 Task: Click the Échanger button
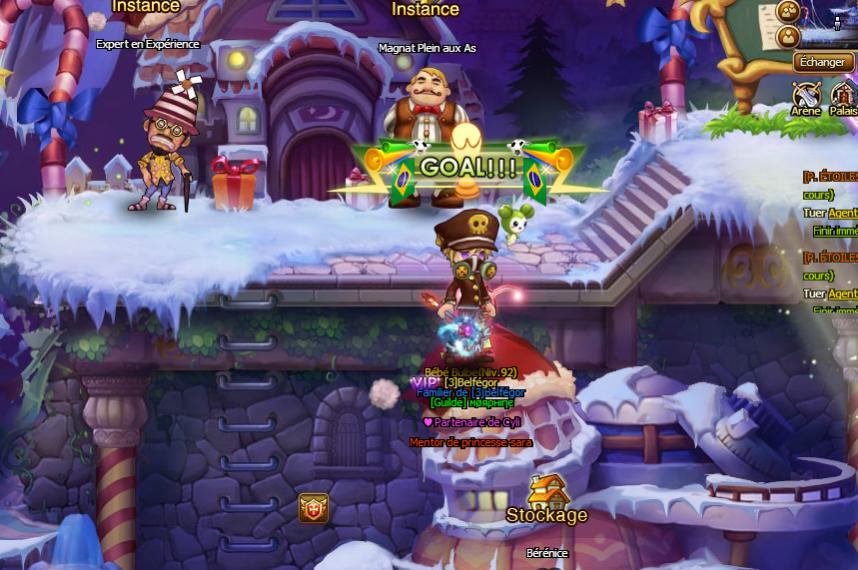pos(824,62)
